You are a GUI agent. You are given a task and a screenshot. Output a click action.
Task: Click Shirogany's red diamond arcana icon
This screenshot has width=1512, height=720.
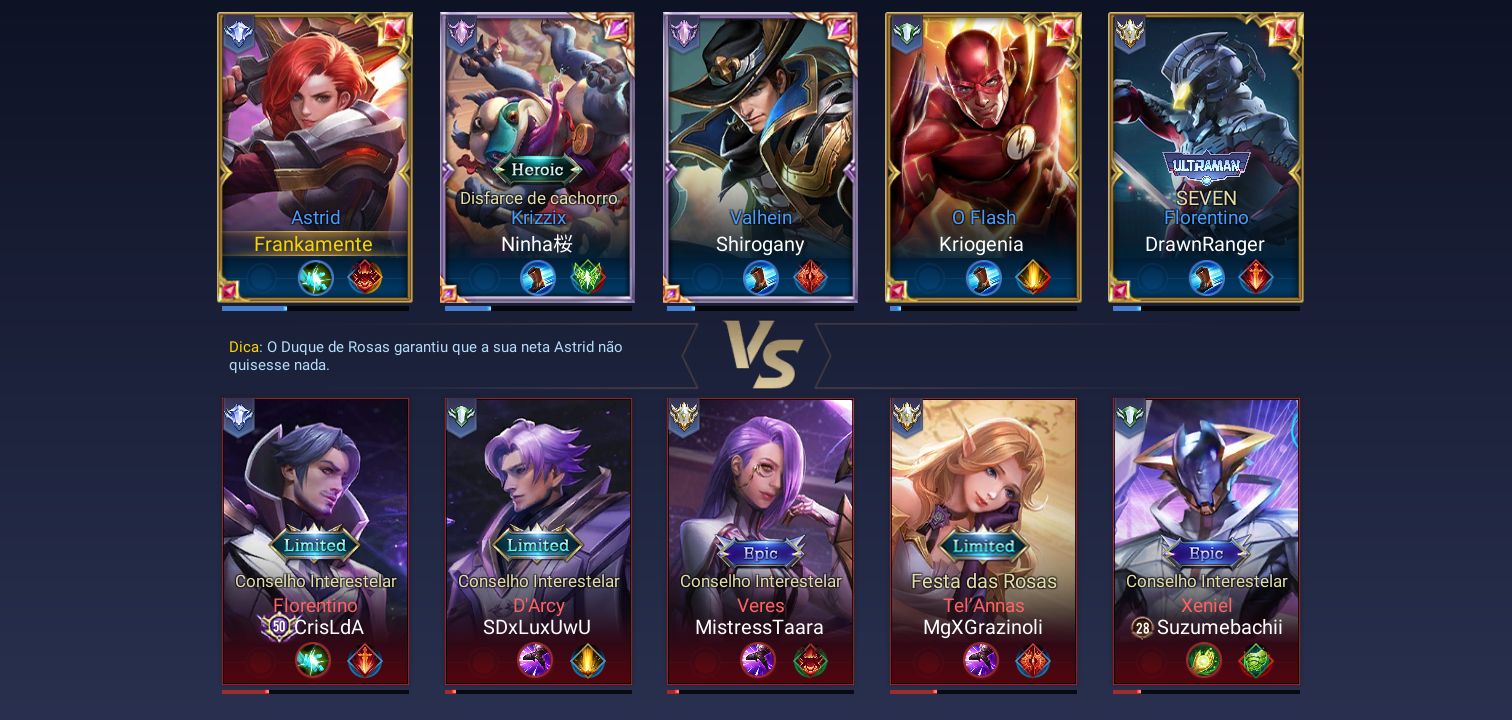click(810, 278)
